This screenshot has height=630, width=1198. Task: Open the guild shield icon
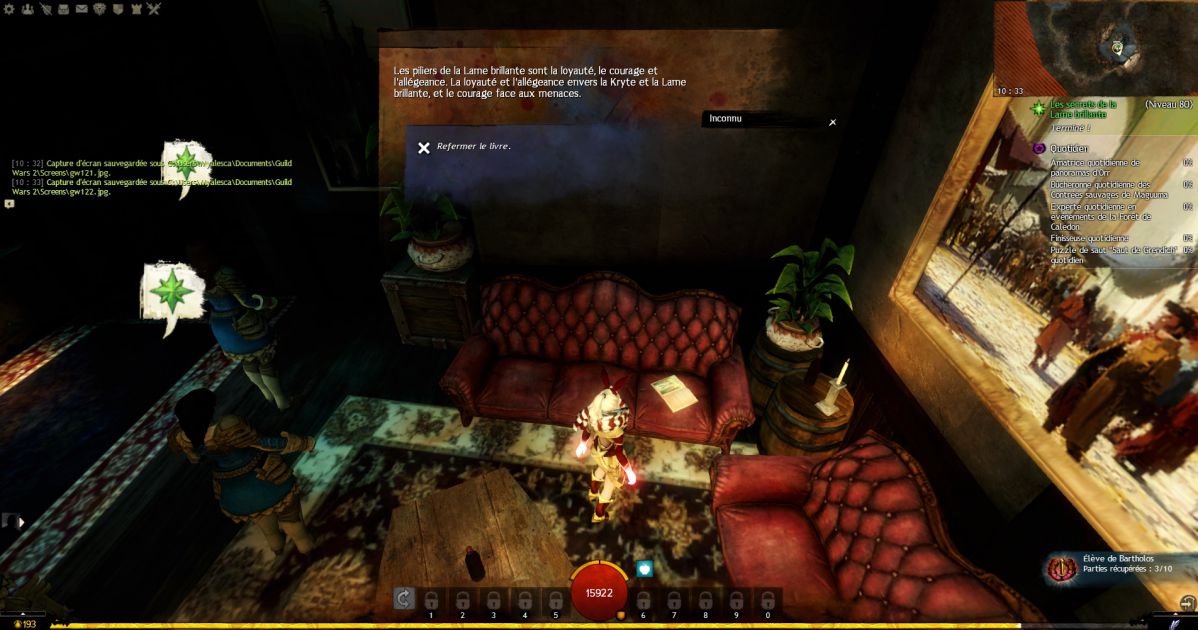coord(117,9)
